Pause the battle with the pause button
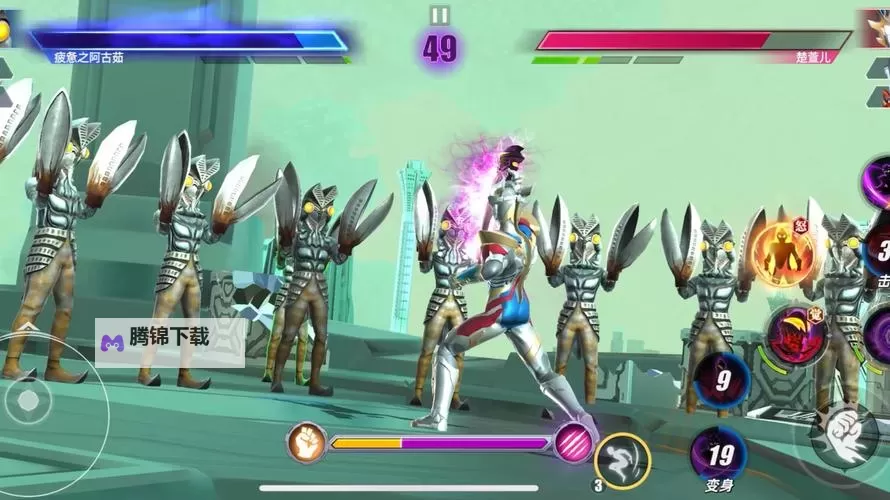The width and height of the screenshot is (890, 500). click(440, 15)
